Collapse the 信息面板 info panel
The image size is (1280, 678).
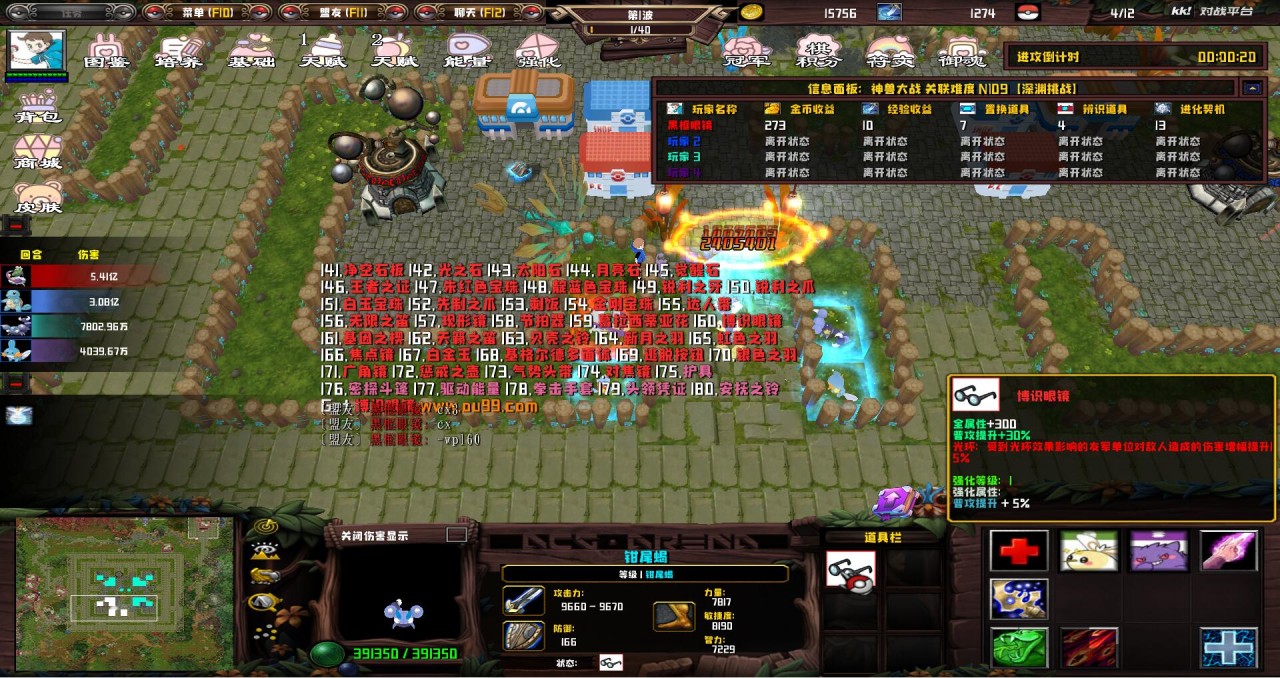(x=1252, y=88)
